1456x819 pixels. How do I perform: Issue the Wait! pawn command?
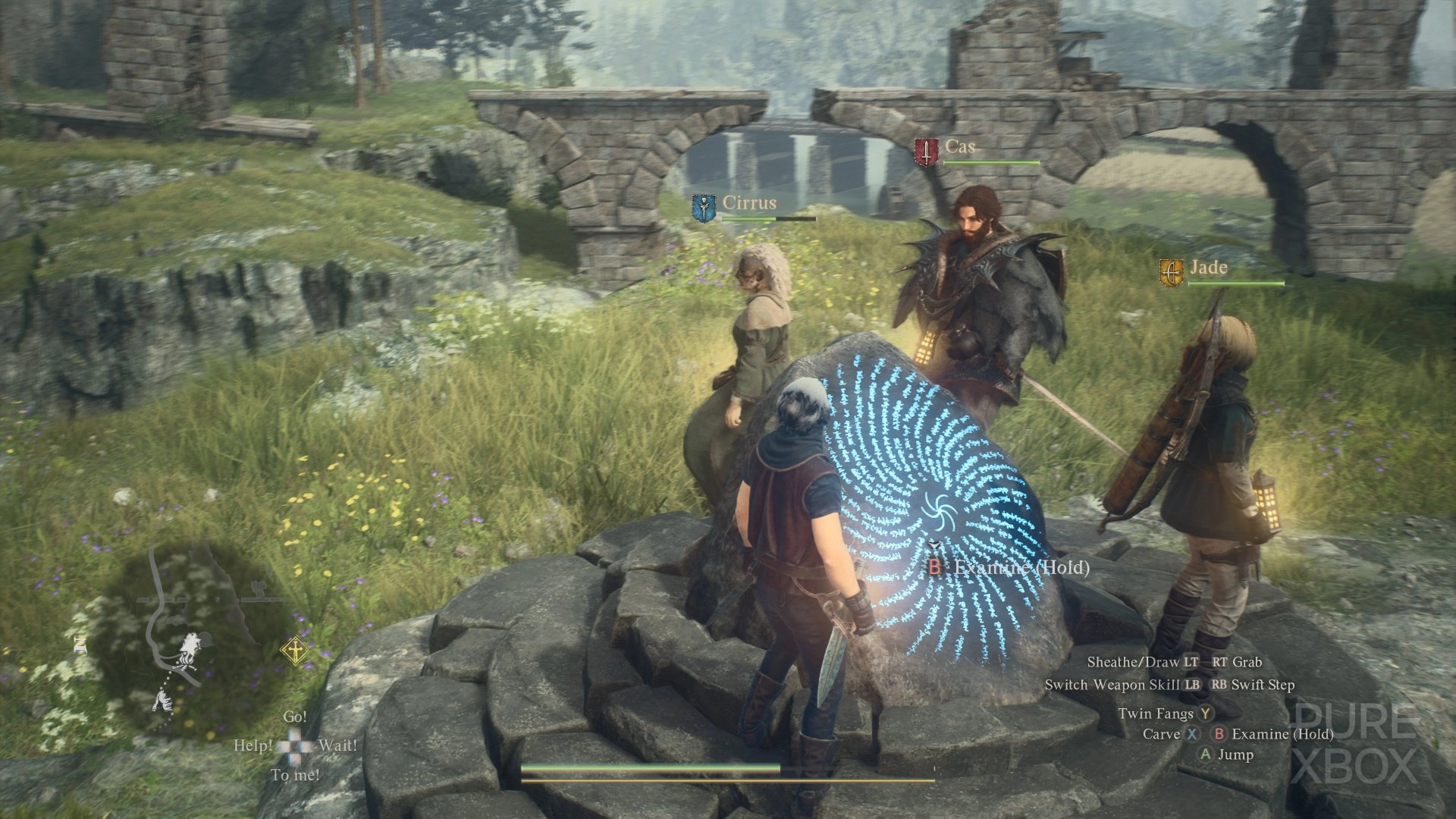click(x=338, y=745)
